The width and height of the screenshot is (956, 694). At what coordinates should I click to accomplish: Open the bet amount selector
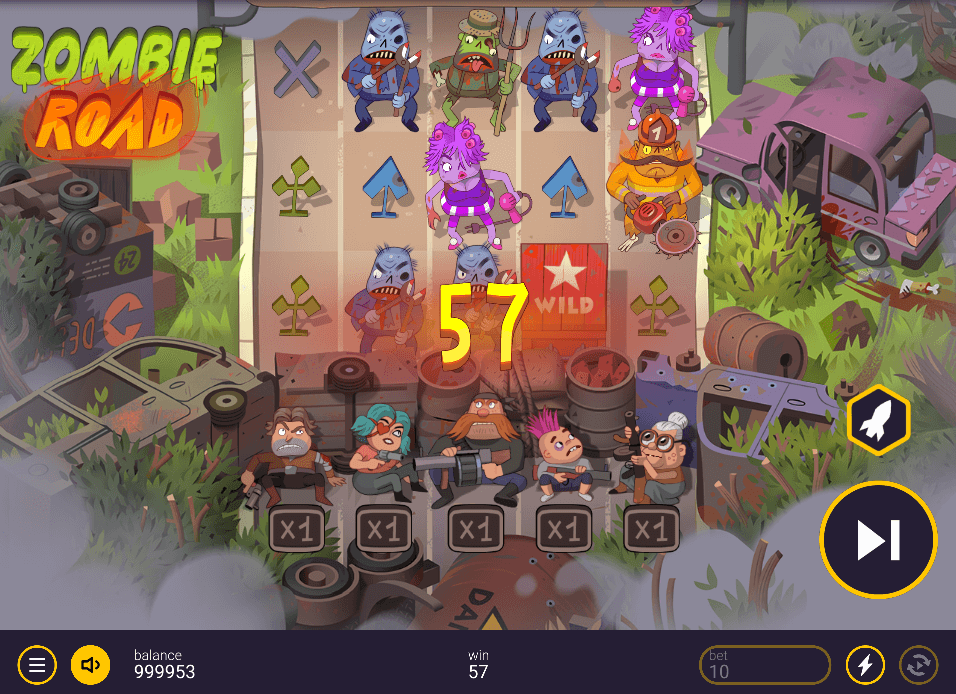coord(765,664)
